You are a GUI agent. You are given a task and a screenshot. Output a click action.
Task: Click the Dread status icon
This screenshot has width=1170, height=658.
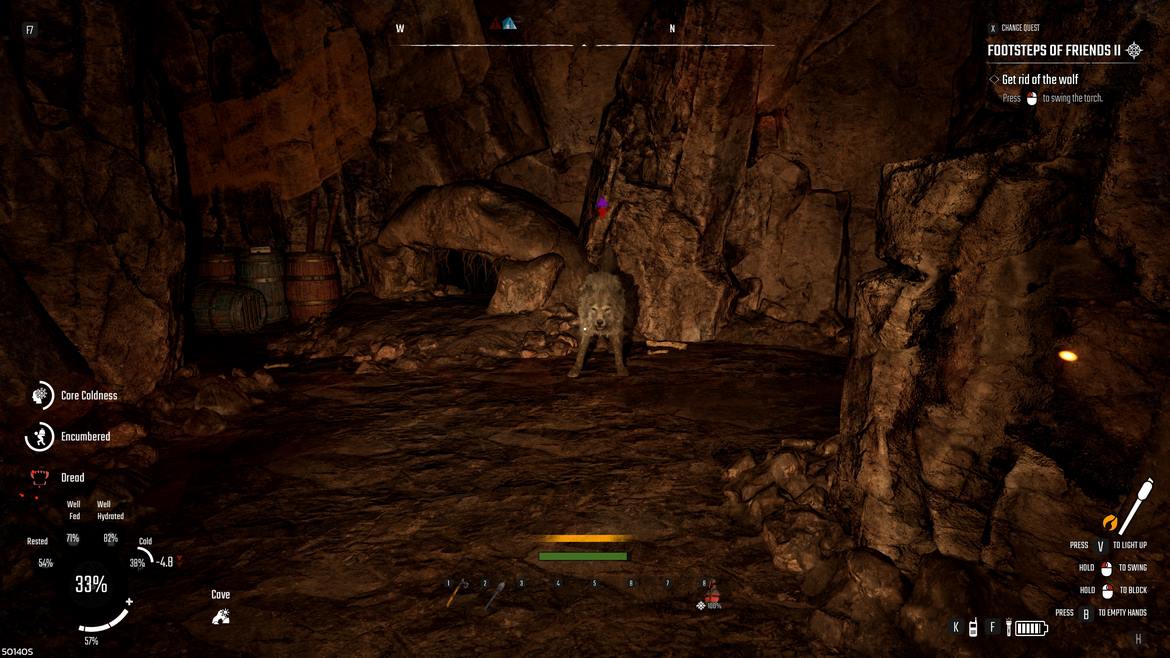41,478
